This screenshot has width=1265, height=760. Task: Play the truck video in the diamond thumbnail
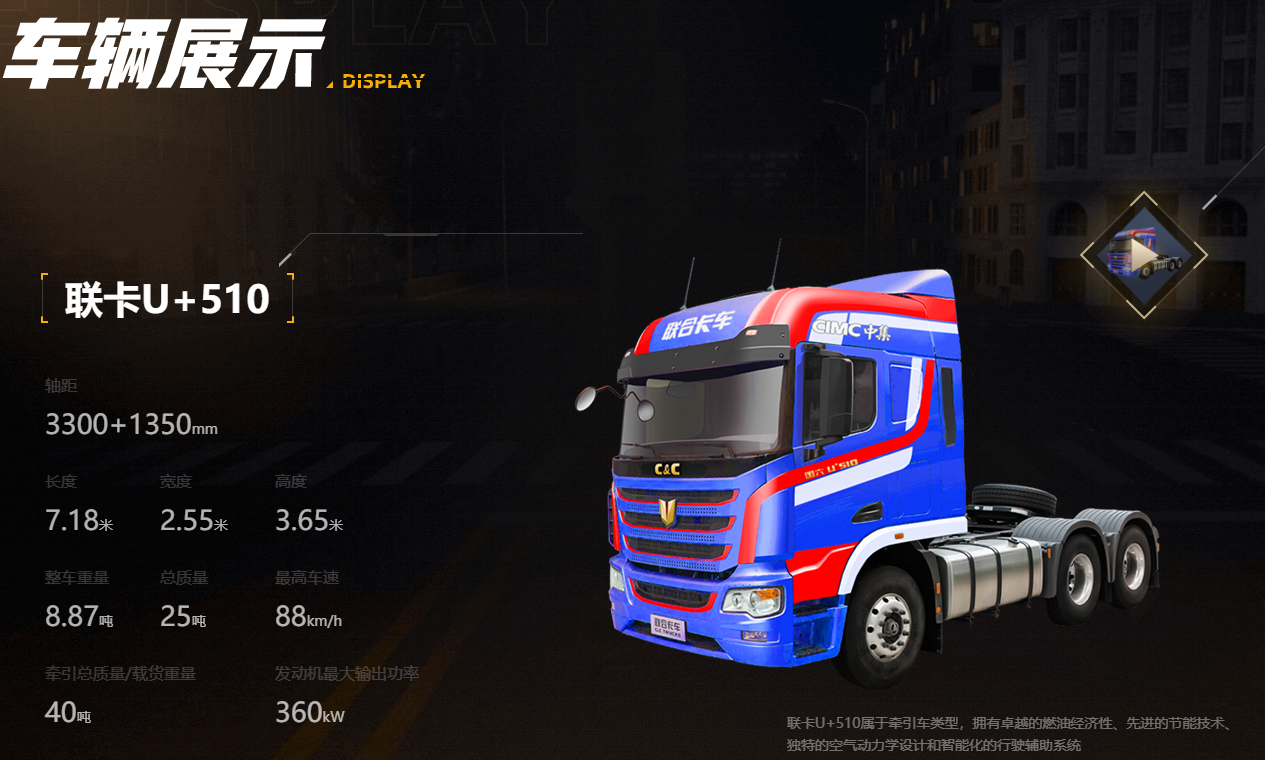pos(1143,256)
